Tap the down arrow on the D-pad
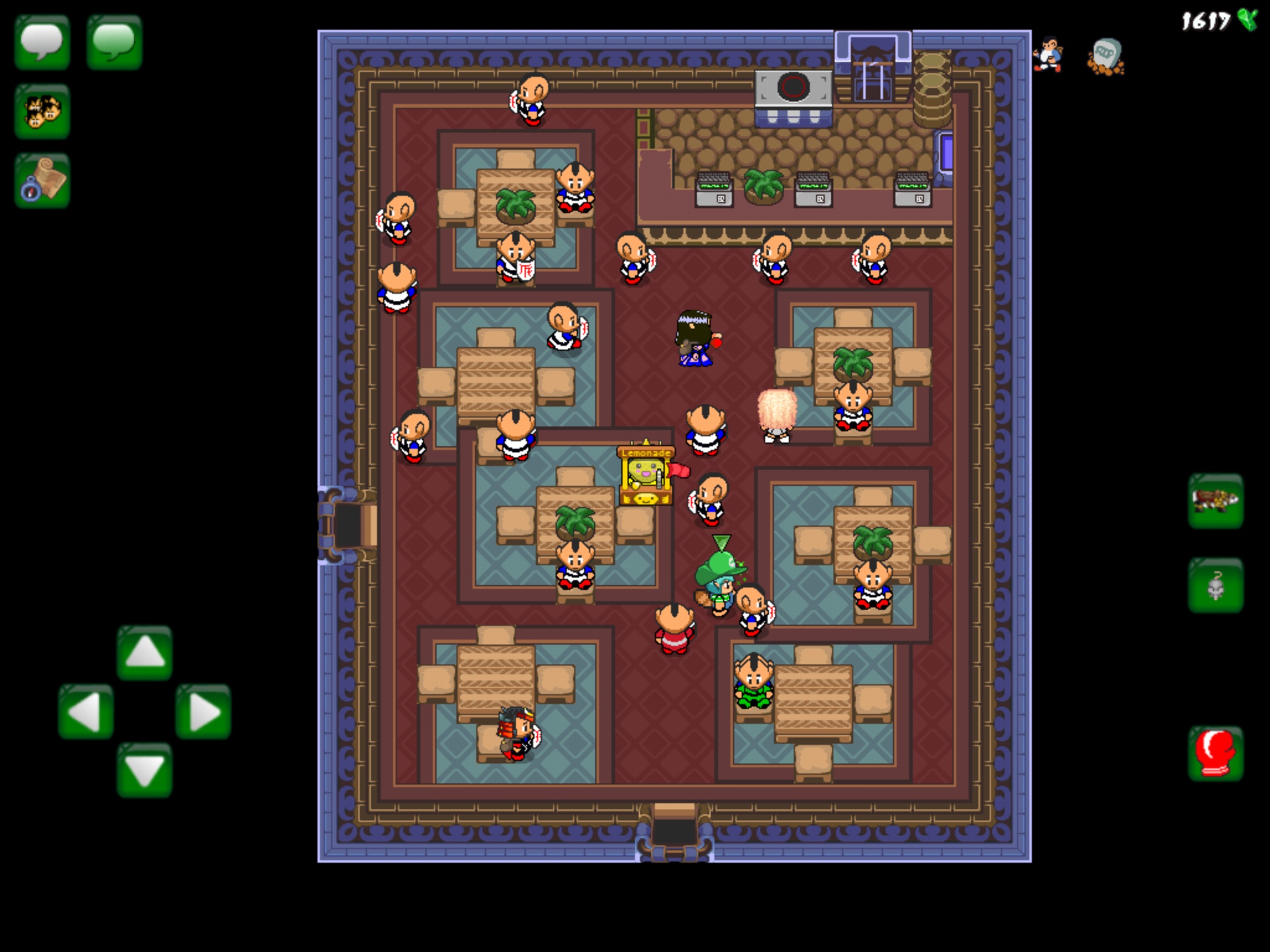 pyautogui.click(x=144, y=770)
